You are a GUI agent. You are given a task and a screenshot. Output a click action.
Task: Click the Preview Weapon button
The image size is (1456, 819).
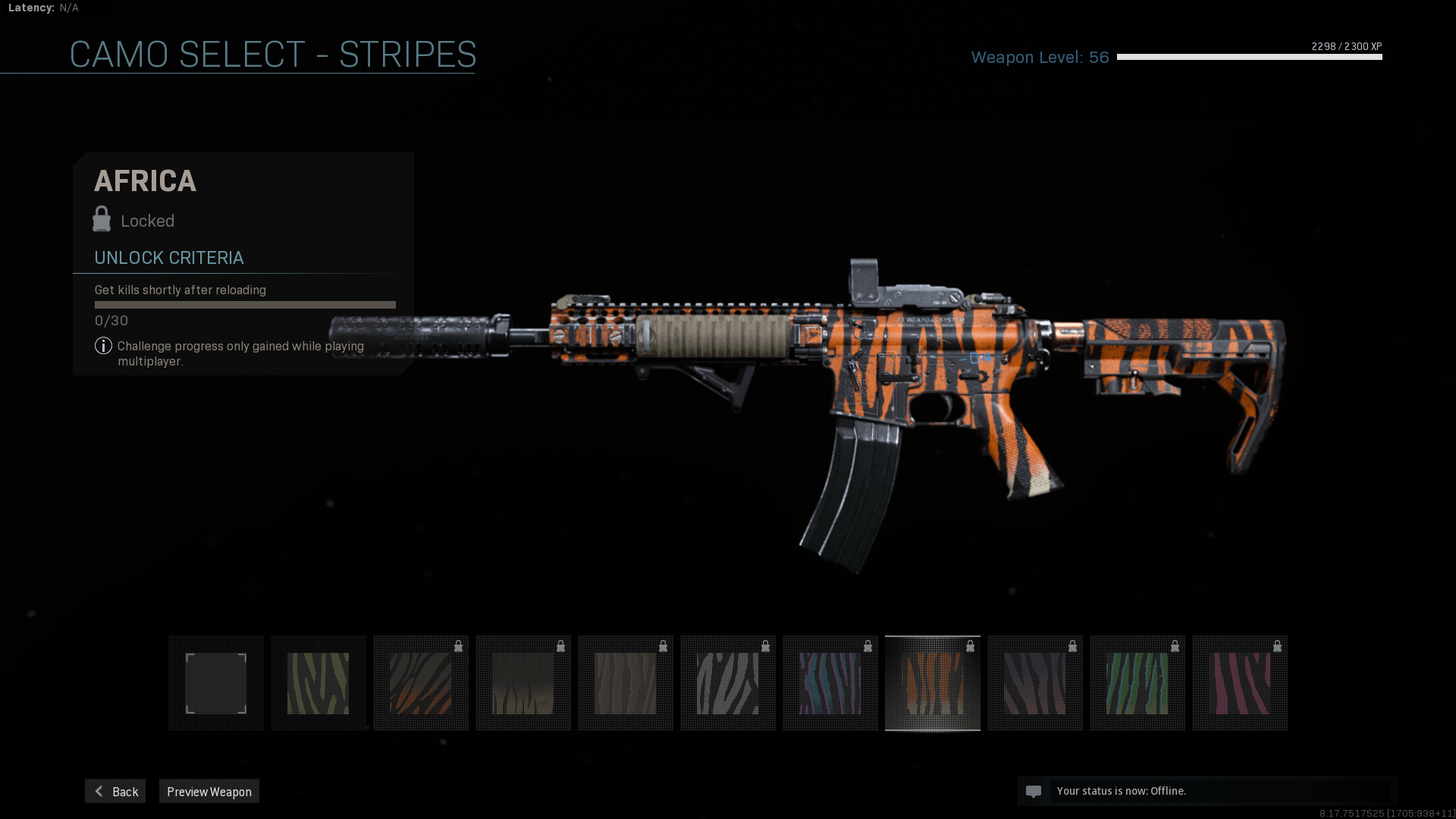pyautogui.click(x=209, y=791)
